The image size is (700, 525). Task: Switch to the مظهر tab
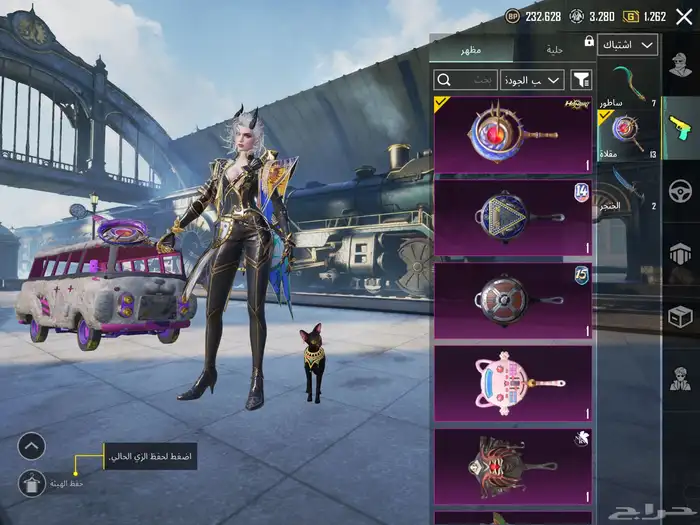pos(471,49)
